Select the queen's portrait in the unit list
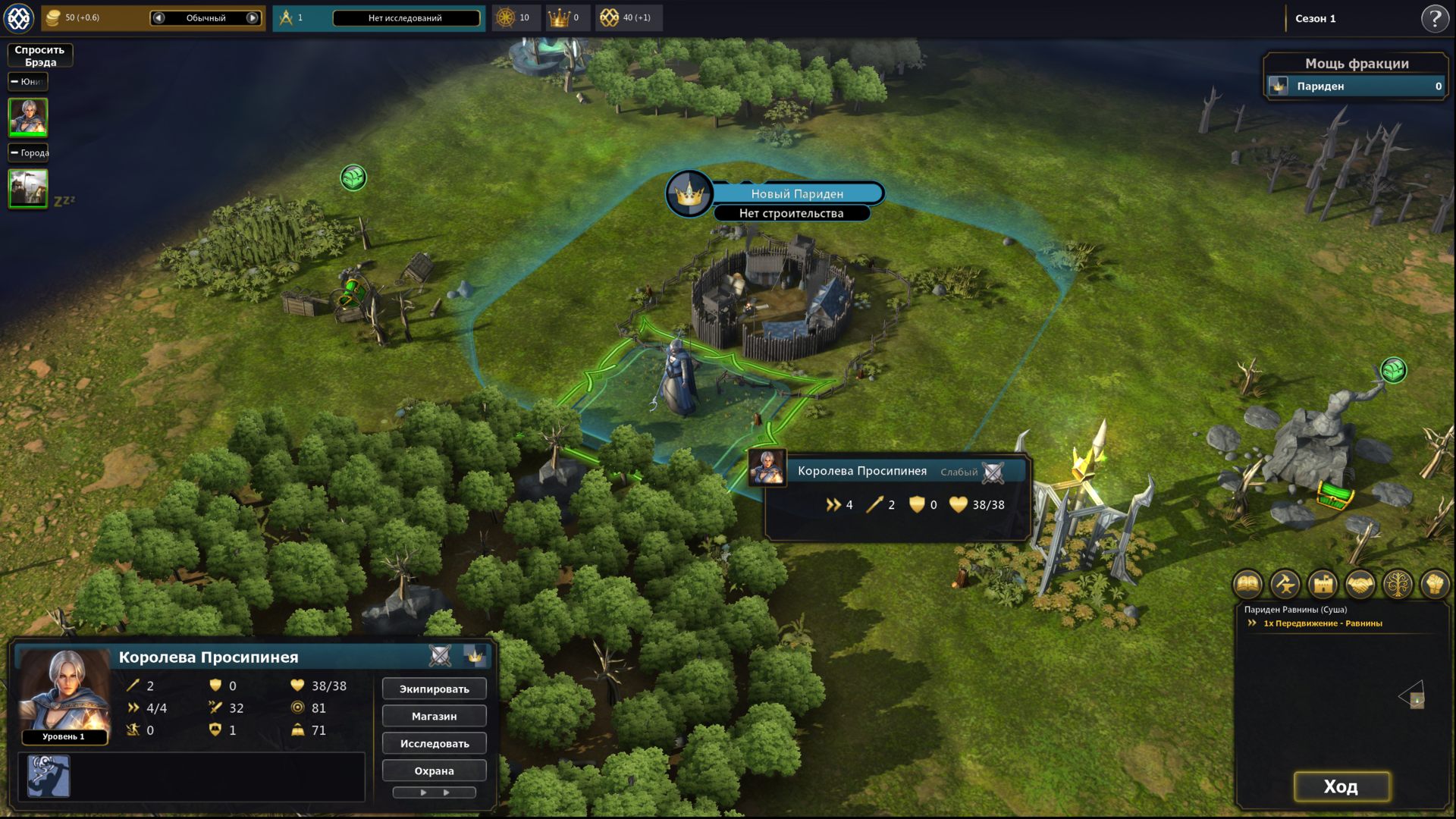The height and width of the screenshot is (819, 1456). [28, 117]
